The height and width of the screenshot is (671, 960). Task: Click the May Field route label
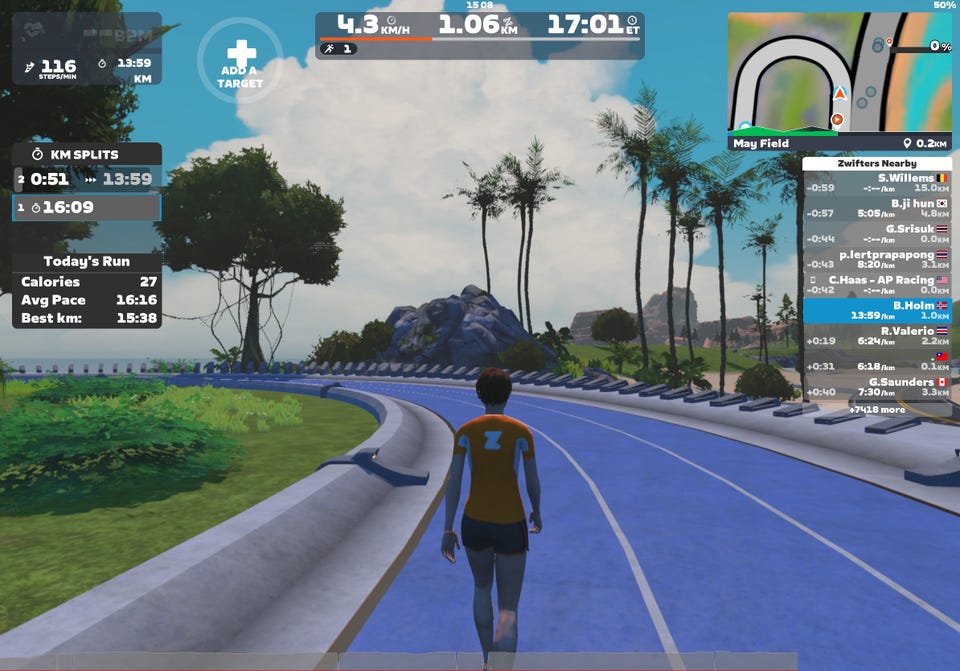[762, 143]
